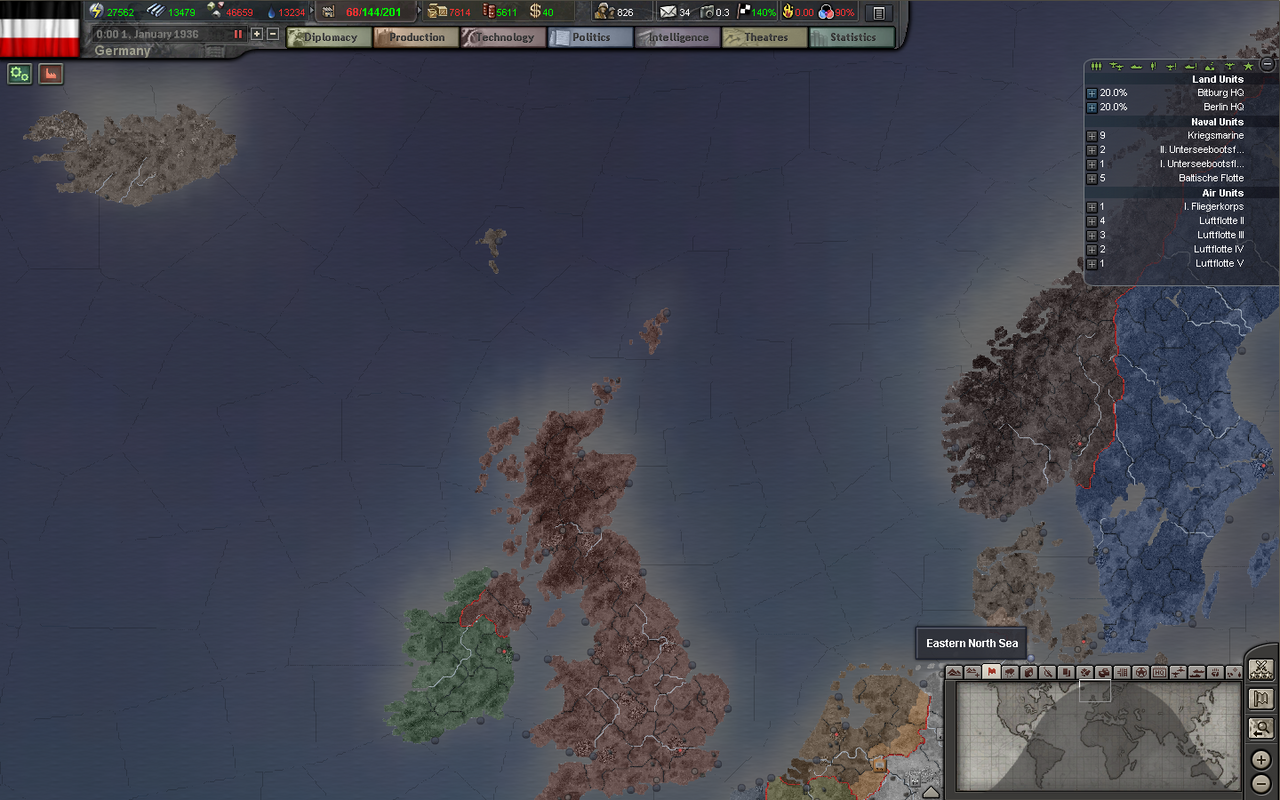This screenshot has width=1280, height=800.
Task: Expand the Bitburg HQ entry
Action: [x=1092, y=93]
